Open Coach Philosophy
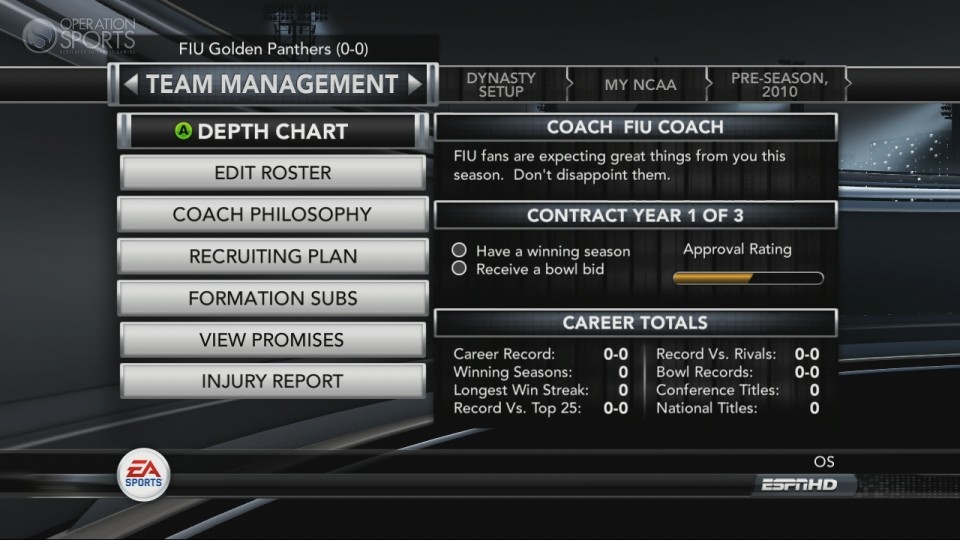The height and width of the screenshot is (540, 960). (272, 215)
